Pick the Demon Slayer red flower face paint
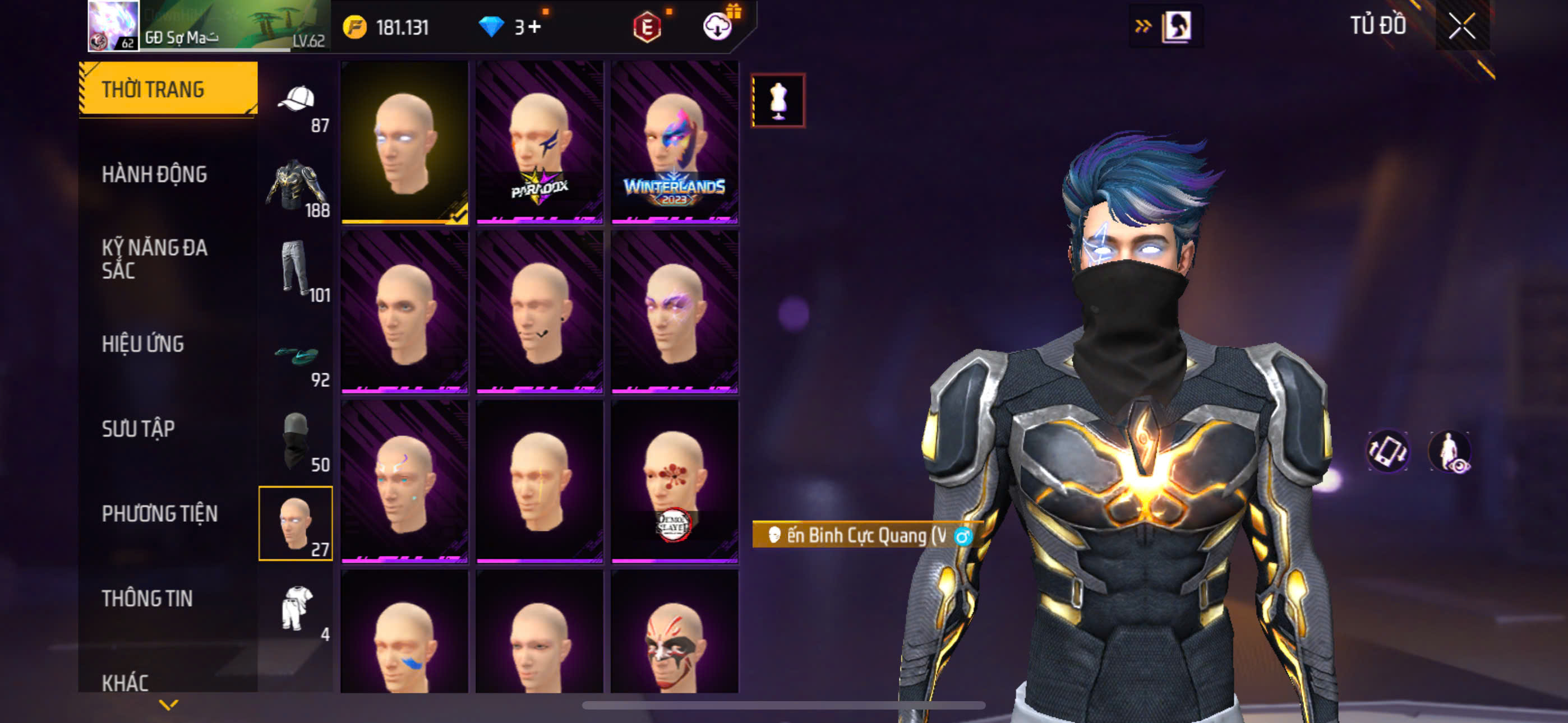 (675, 481)
